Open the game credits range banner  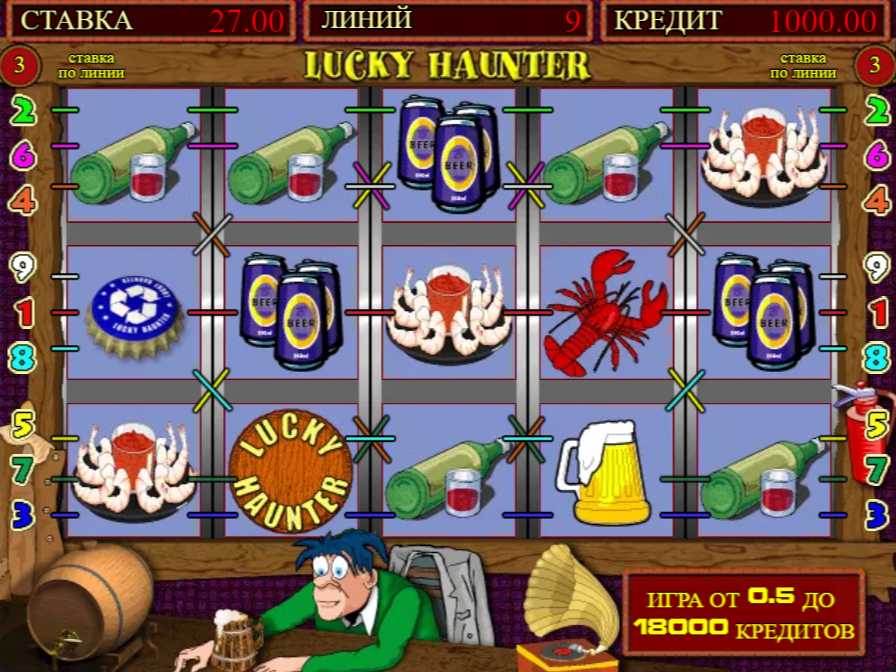[x=742, y=613]
